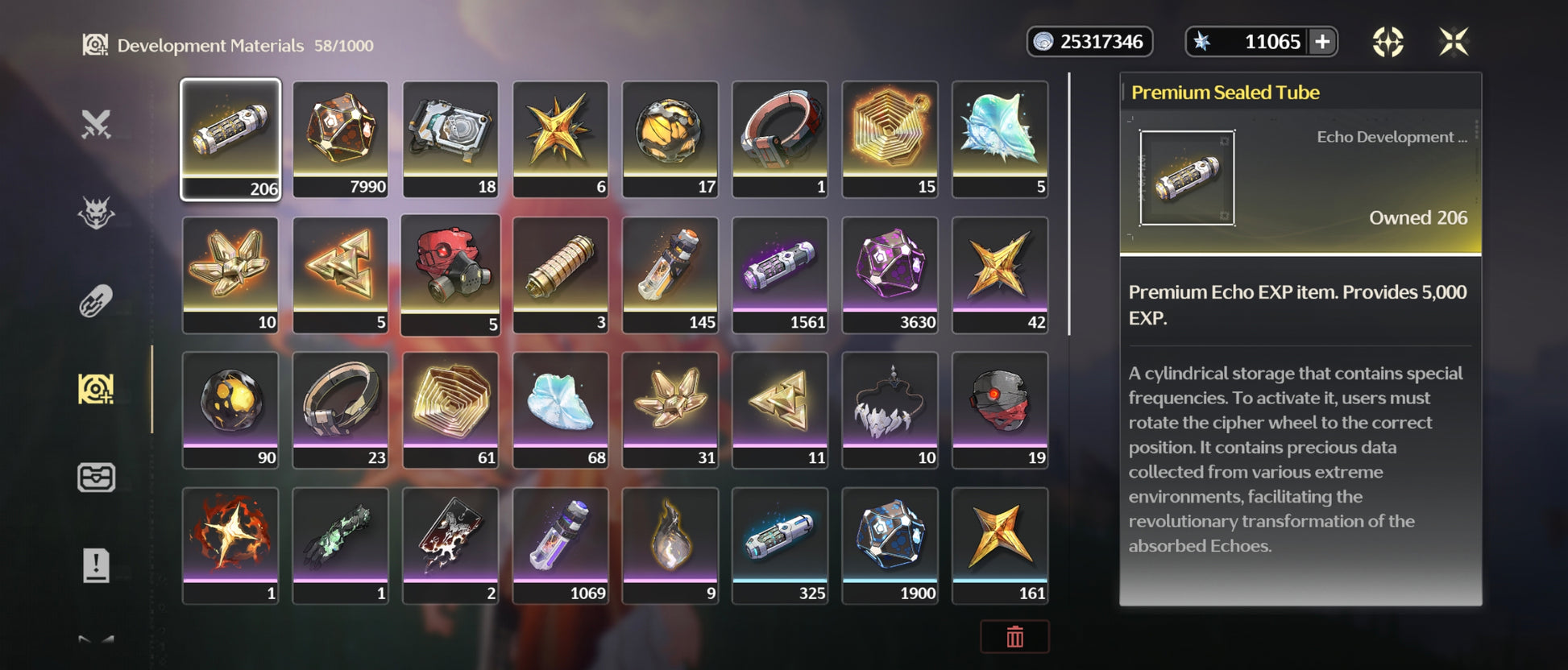This screenshot has width=1568, height=670.
Task: Choose the blue polyhedron item with 1900
Action: click(x=890, y=544)
